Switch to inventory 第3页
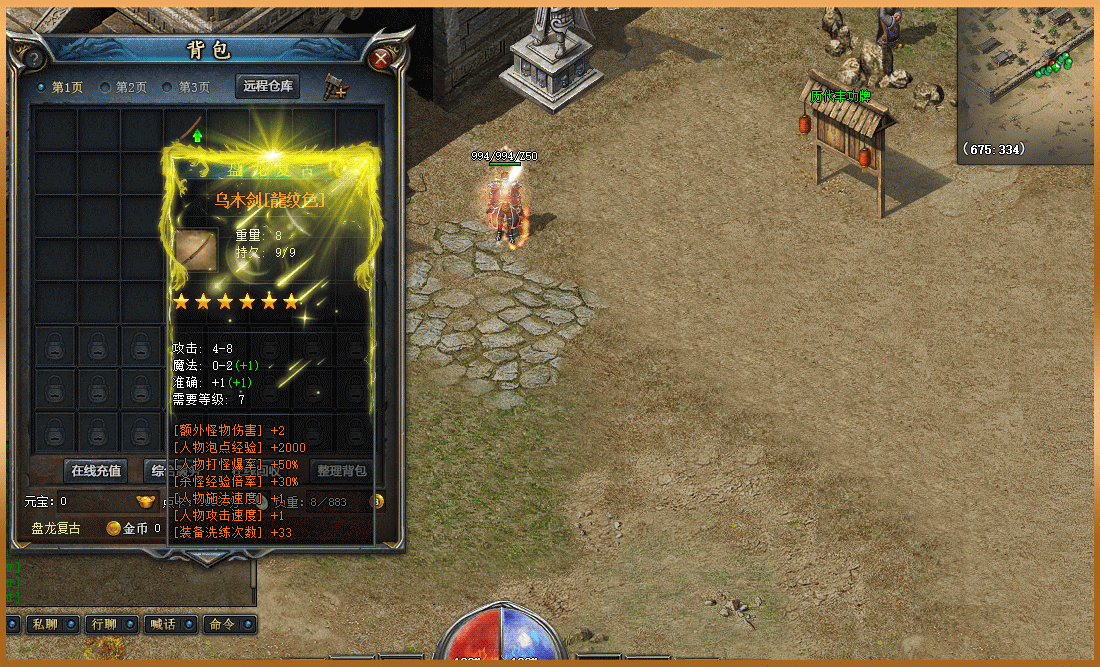 (x=188, y=87)
